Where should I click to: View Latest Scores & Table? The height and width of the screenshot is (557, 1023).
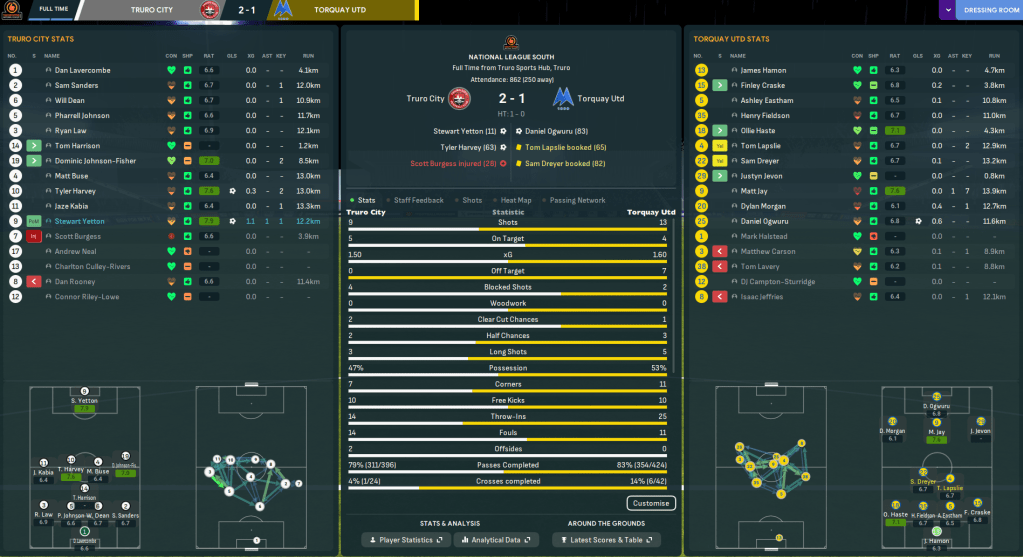tap(608, 540)
